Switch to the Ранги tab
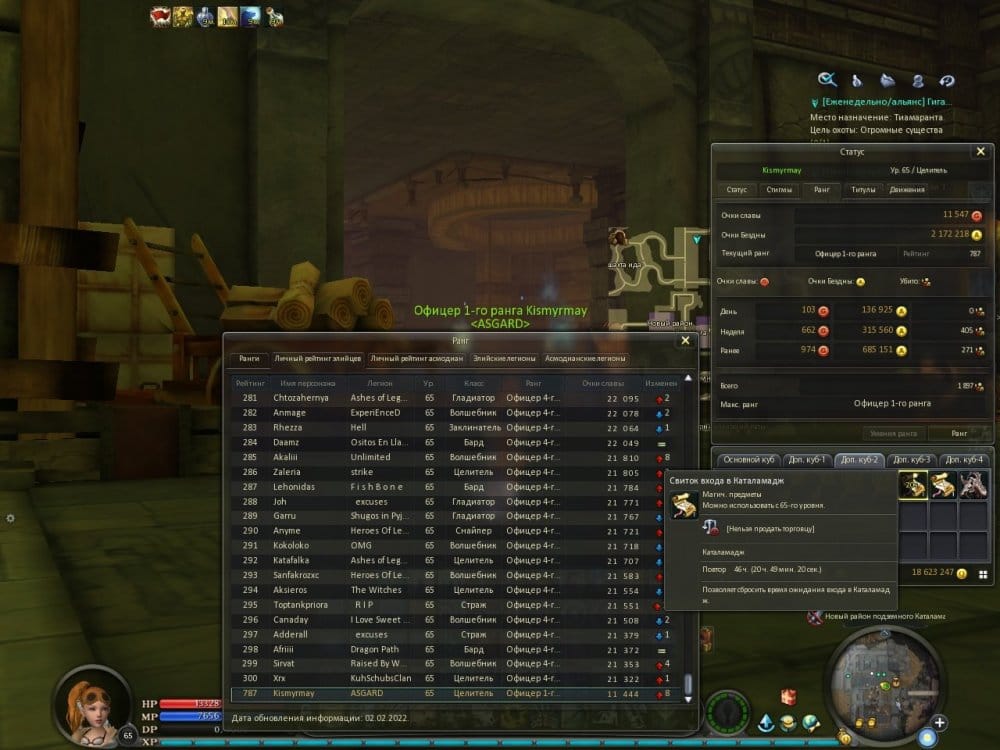 (249, 358)
